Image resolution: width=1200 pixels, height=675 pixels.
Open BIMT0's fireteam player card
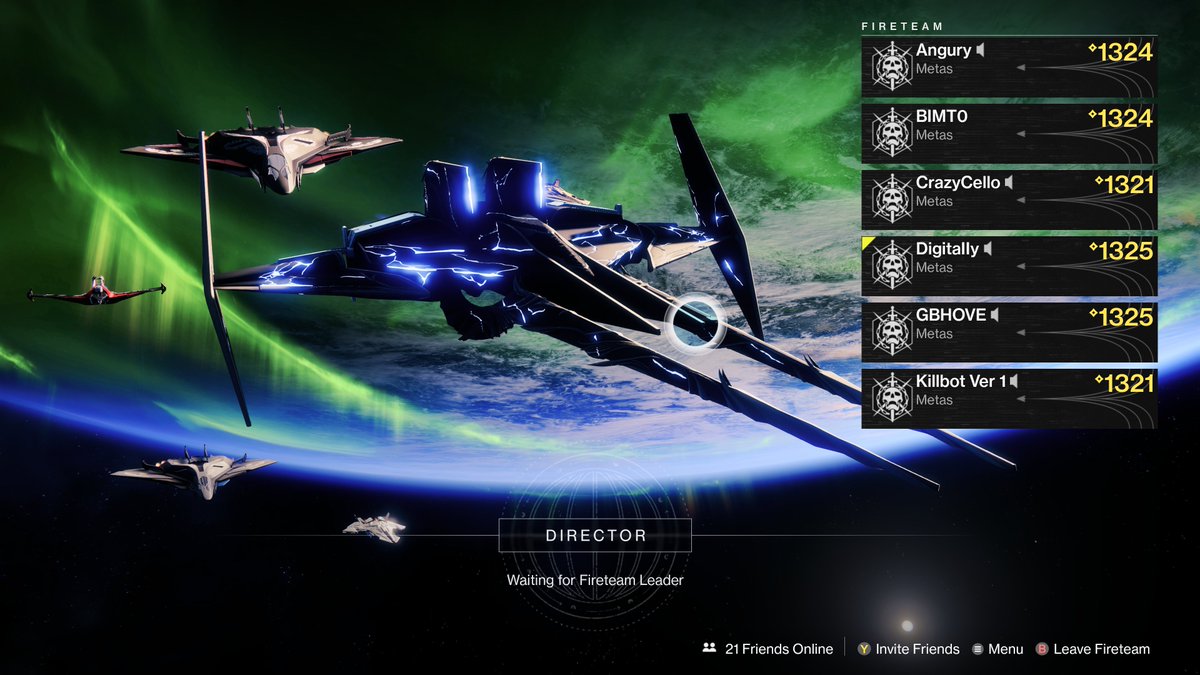coord(1009,133)
